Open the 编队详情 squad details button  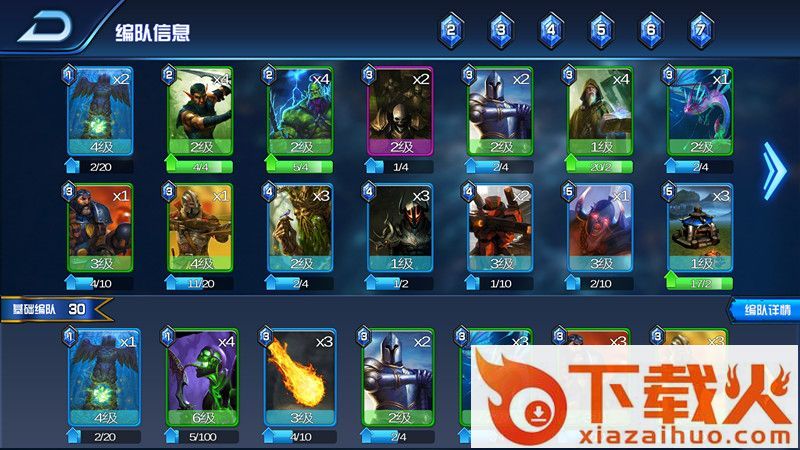coord(763,310)
